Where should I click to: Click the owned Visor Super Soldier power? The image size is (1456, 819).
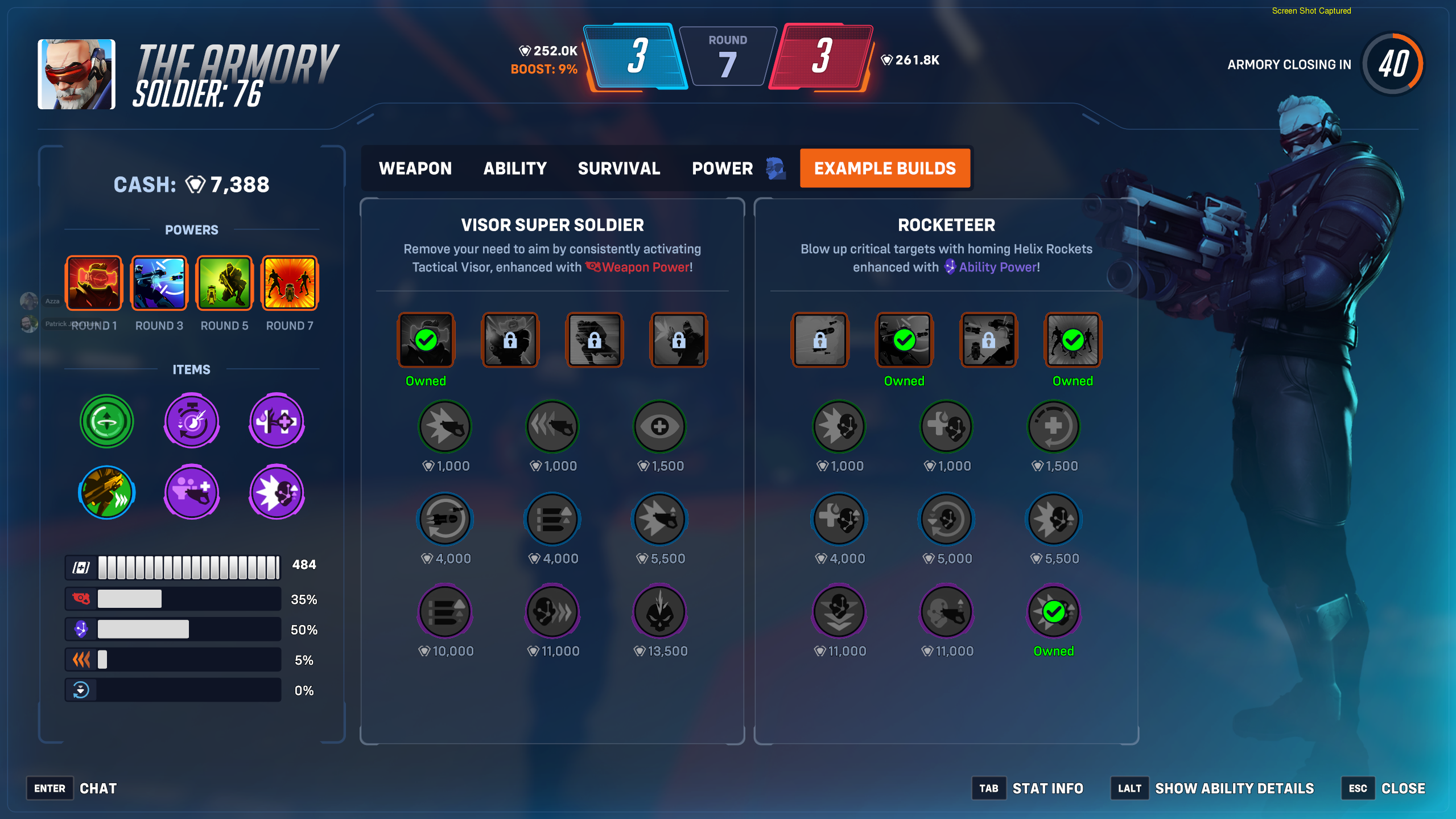426,340
